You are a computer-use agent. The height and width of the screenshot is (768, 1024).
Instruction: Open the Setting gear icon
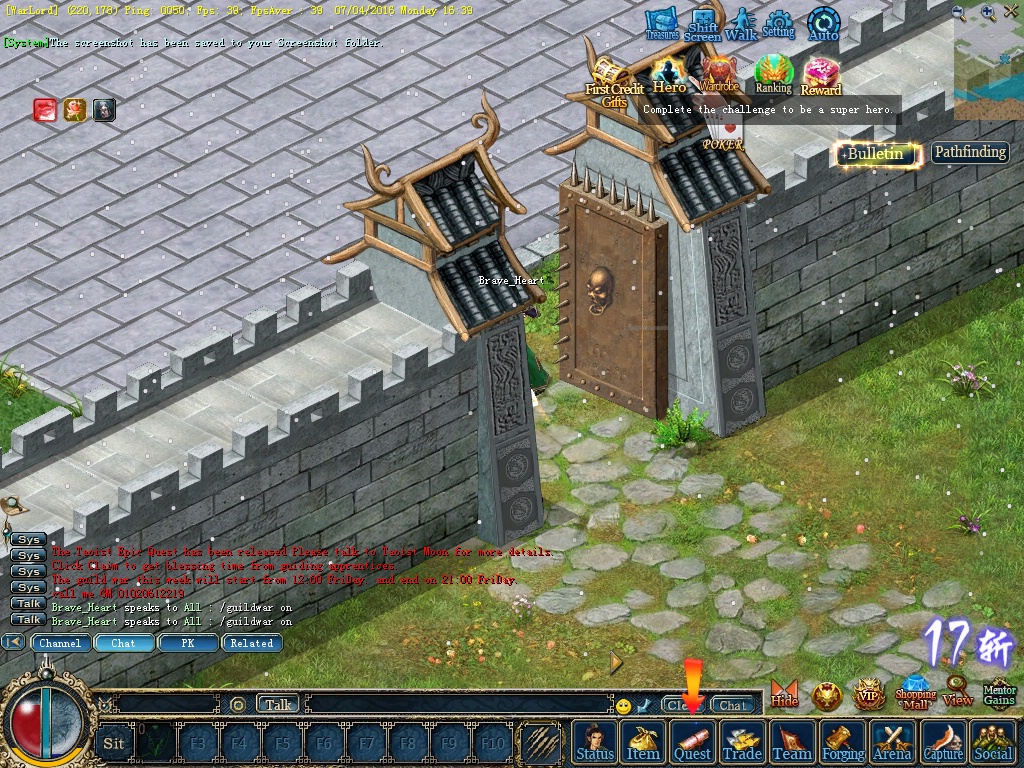pos(778,24)
